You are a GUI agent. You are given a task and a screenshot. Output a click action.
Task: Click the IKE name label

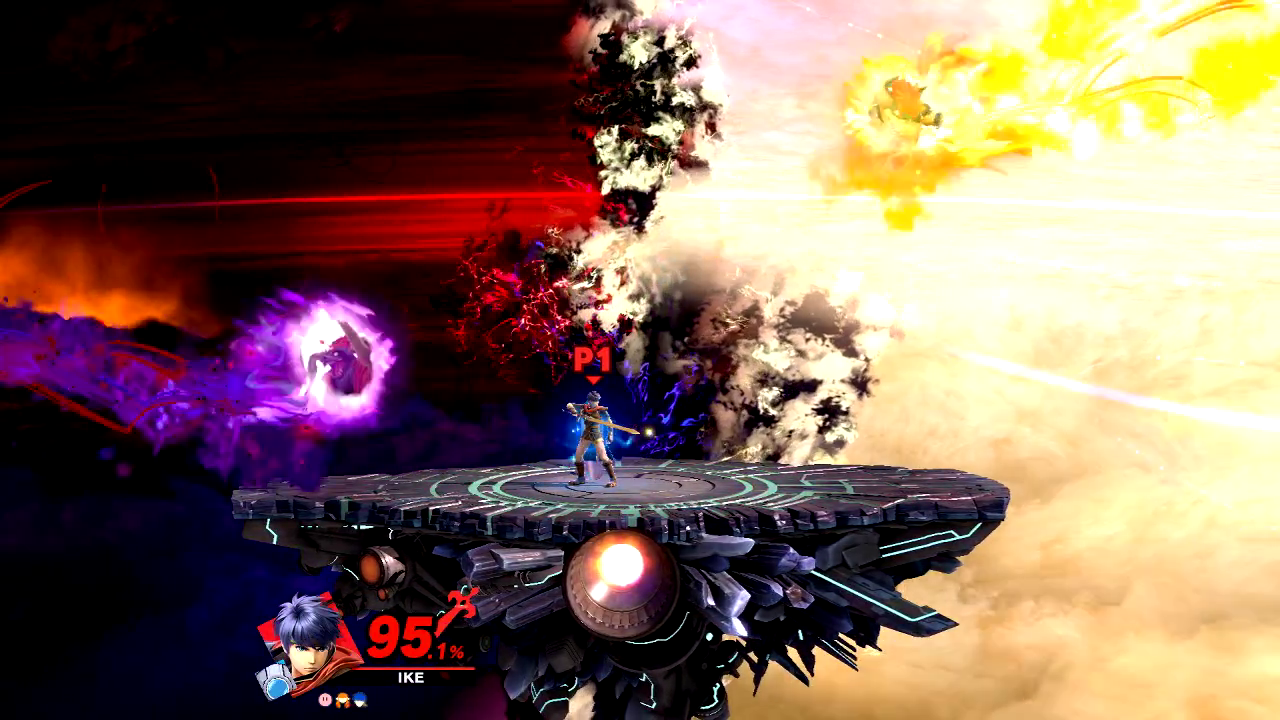click(410, 676)
